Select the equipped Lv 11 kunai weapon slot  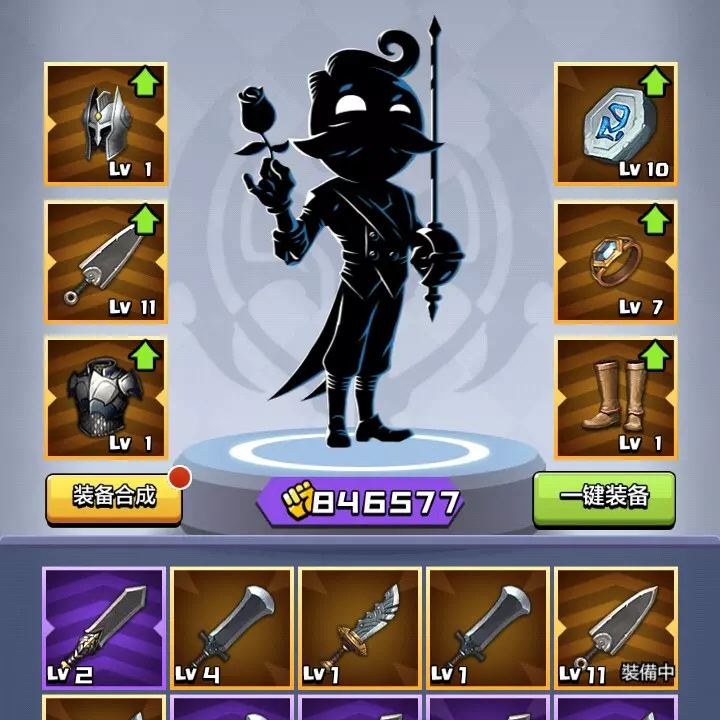106,262
